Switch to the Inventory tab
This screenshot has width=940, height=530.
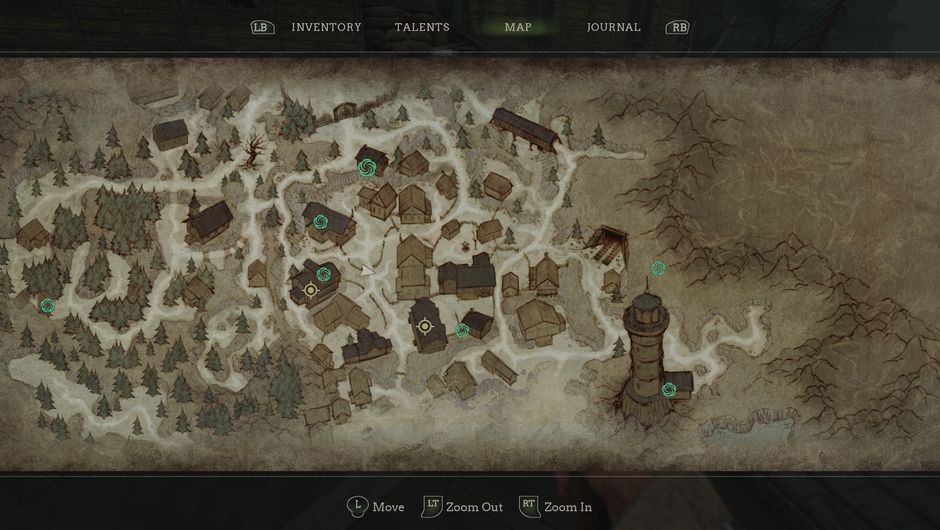tap(326, 27)
